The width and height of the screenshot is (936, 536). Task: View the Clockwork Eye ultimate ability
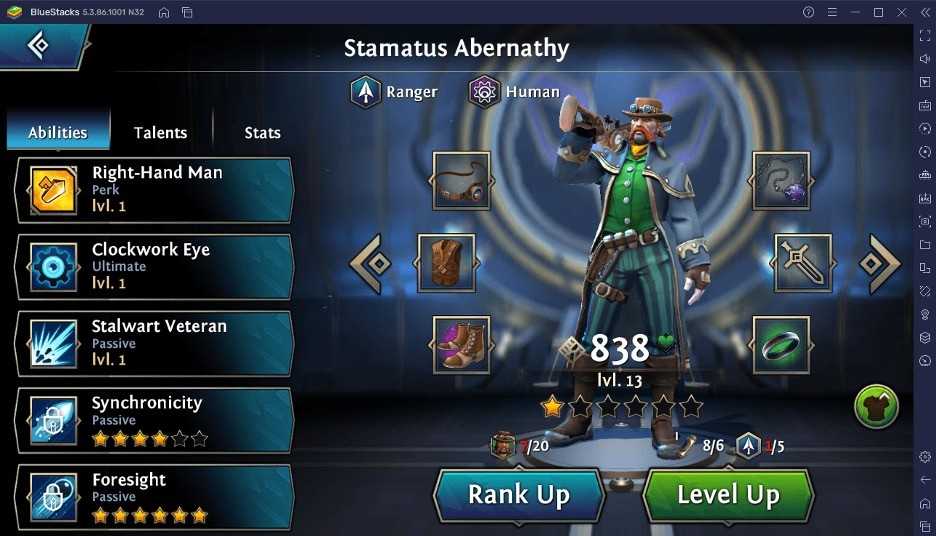pos(155,266)
